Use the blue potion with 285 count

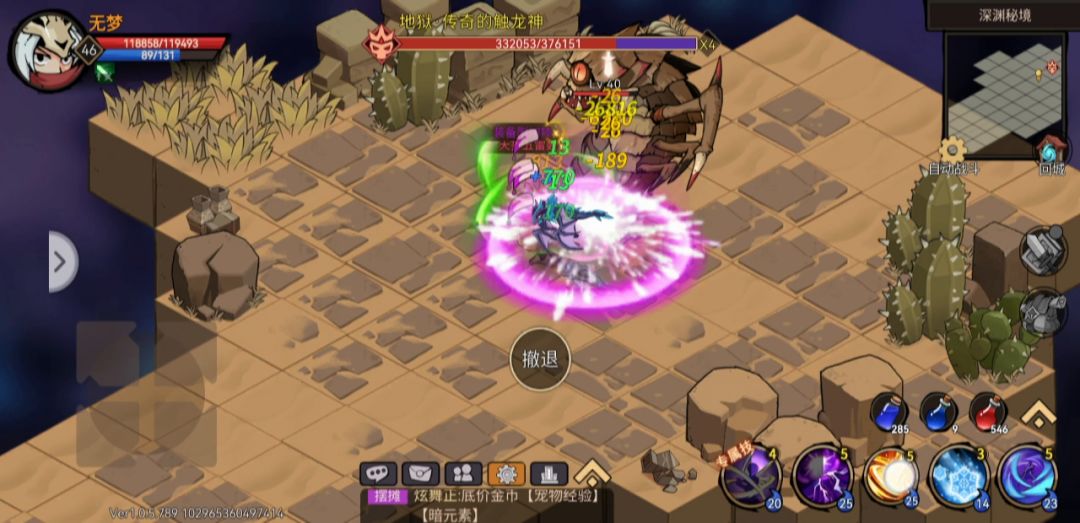coord(887,412)
